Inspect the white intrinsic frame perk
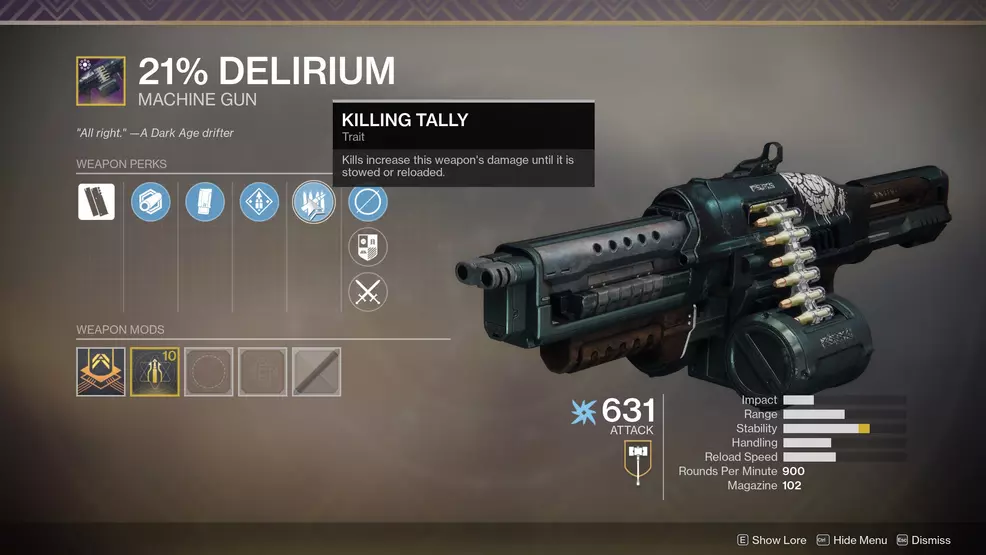Image resolution: width=986 pixels, height=555 pixels. coord(96,202)
